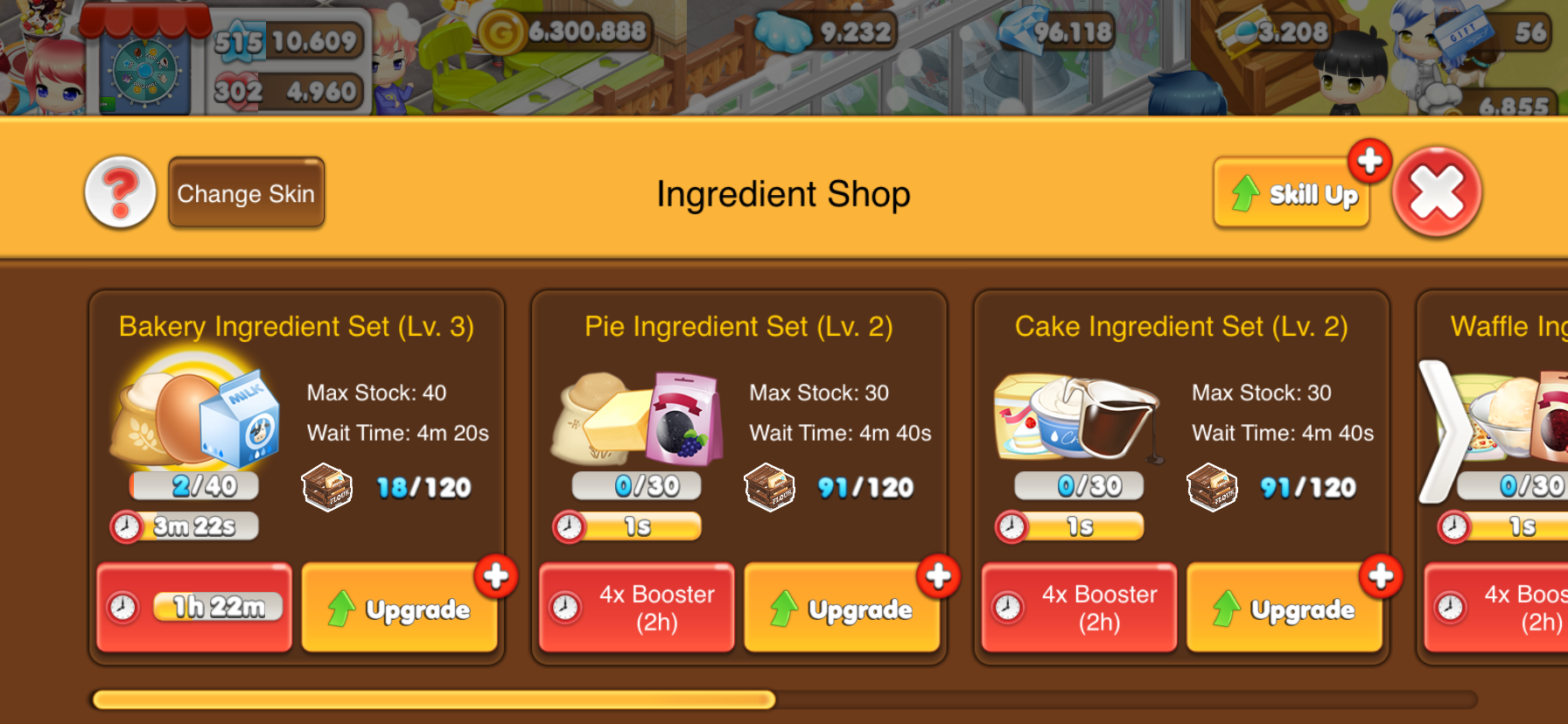Close the Ingredient Shop window
The image size is (1568, 724).
pos(1436,192)
